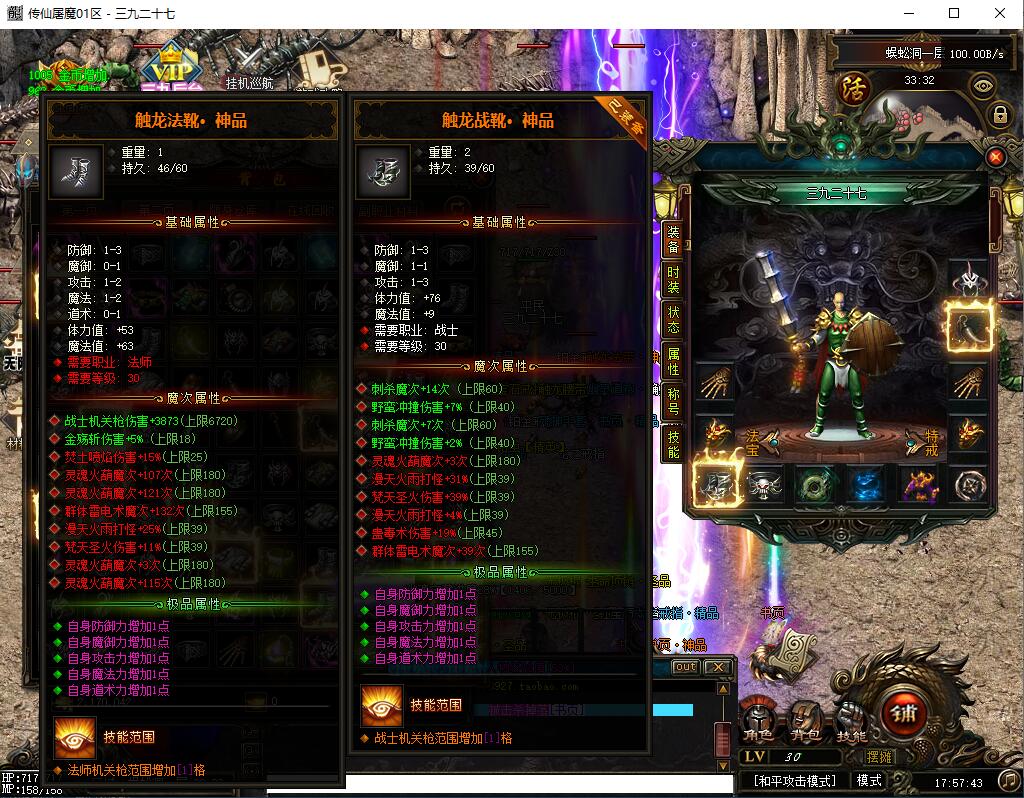Close the chat window with X
Image resolution: width=1024 pixels, height=798 pixels.
(x=717, y=667)
